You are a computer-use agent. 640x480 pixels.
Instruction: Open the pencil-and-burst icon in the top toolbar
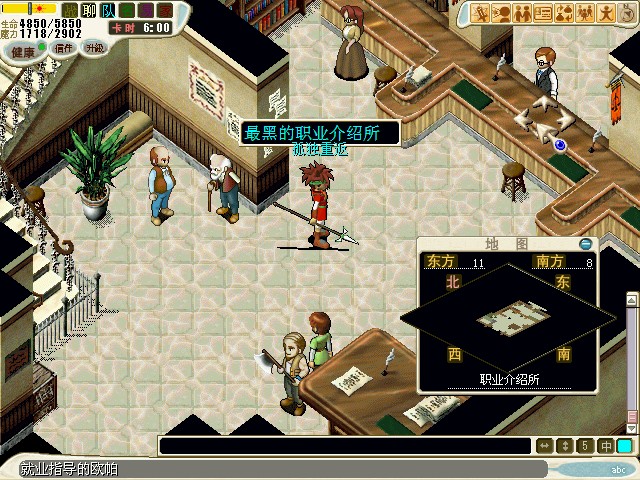(480, 13)
